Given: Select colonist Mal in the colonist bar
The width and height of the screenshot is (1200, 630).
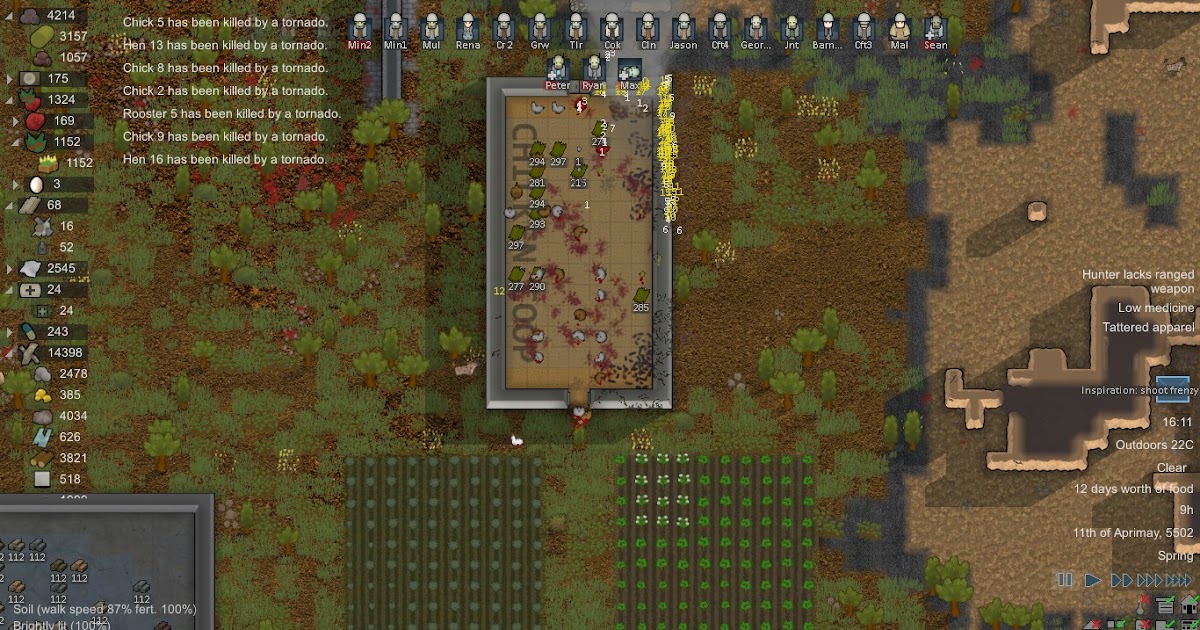Looking at the screenshot, I should click(x=899, y=29).
